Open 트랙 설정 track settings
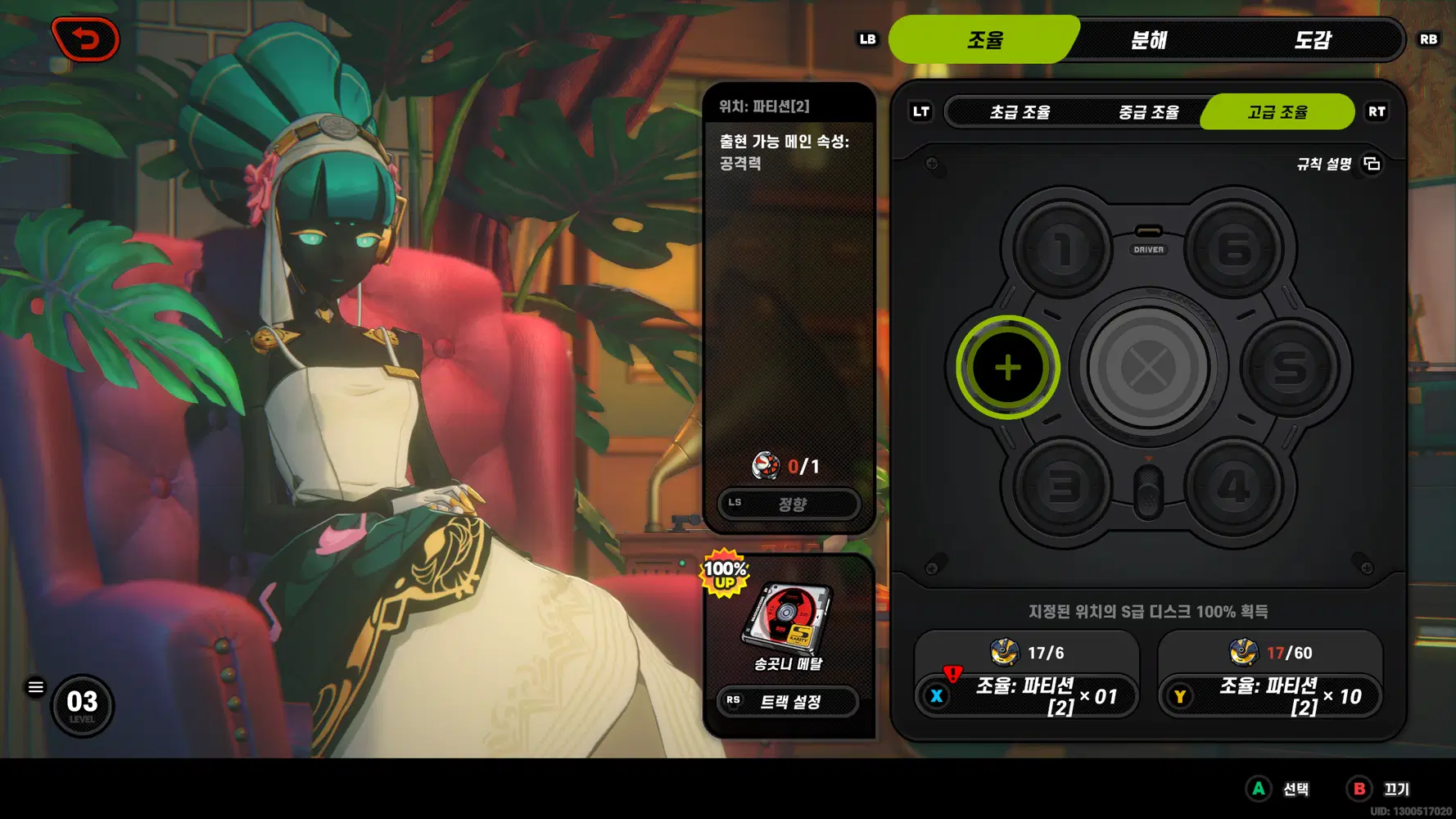This screenshot has width=1456, height=819. [x=789, y=702]
